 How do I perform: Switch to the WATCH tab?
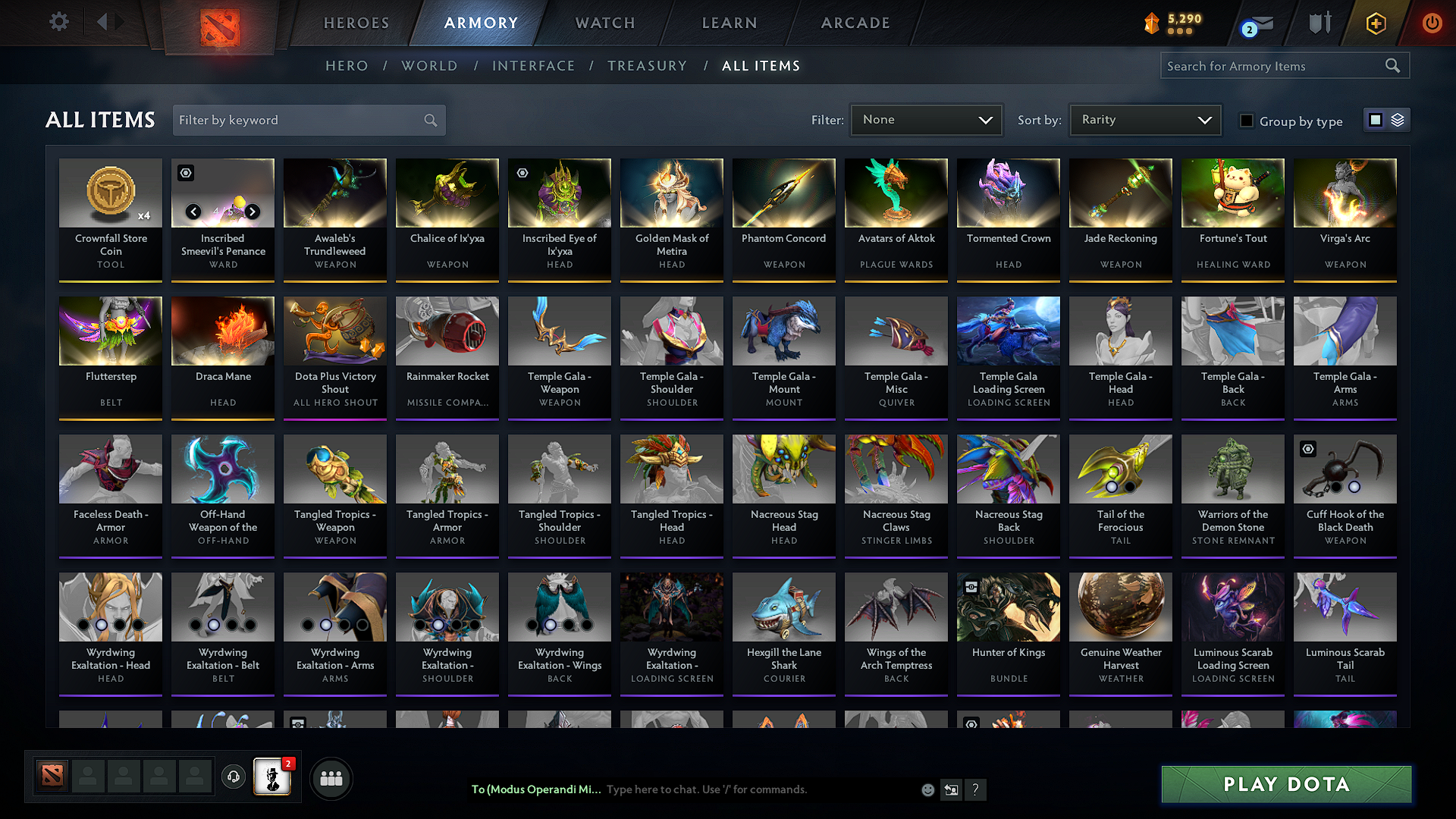(604, 23)
